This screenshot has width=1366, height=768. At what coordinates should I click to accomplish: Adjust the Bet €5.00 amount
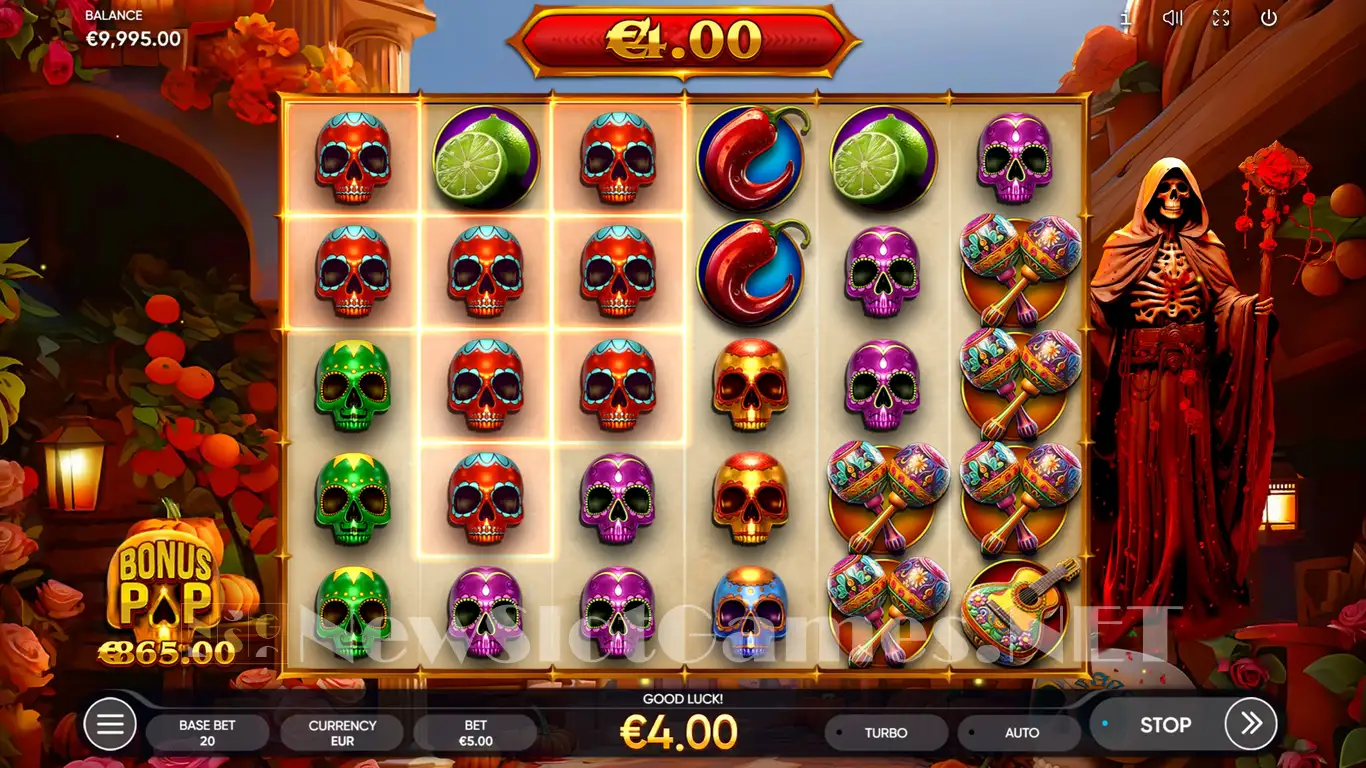(x=475, y=733)
